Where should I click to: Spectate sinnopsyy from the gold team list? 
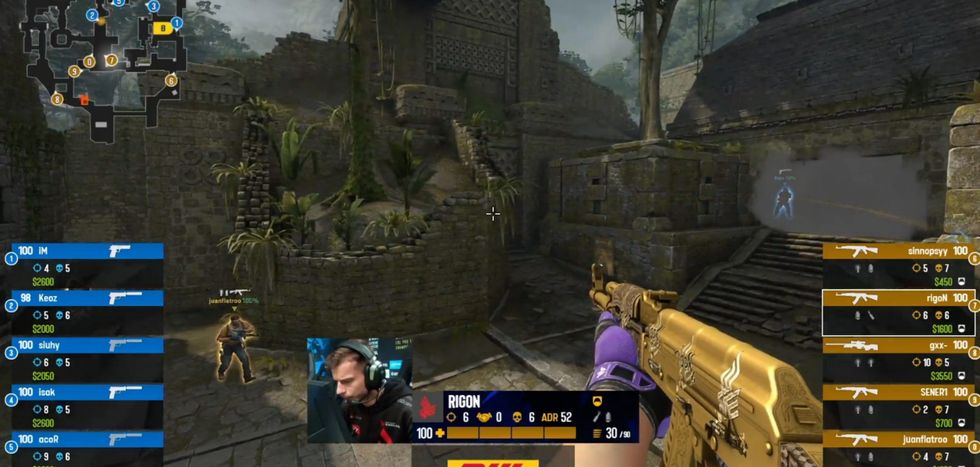[897, 260]
